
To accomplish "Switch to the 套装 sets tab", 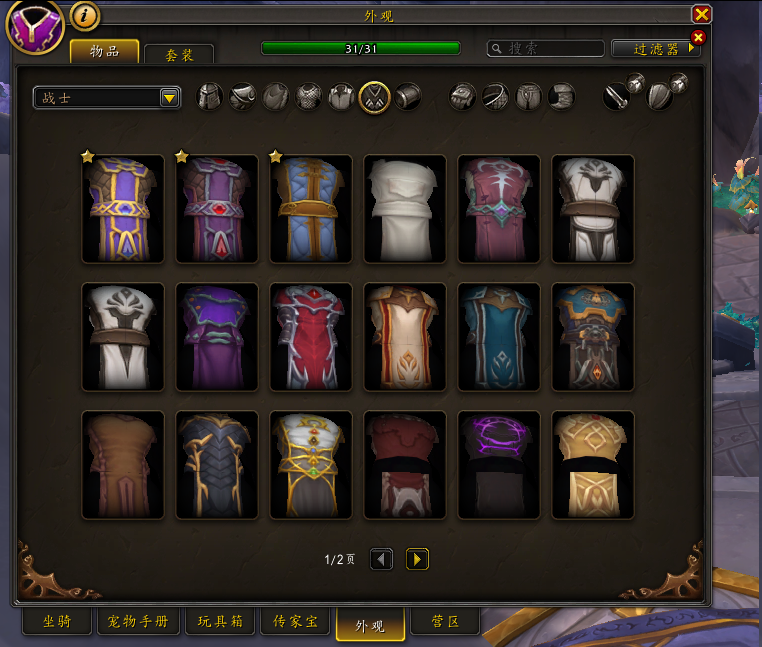I will coord(178,54).
